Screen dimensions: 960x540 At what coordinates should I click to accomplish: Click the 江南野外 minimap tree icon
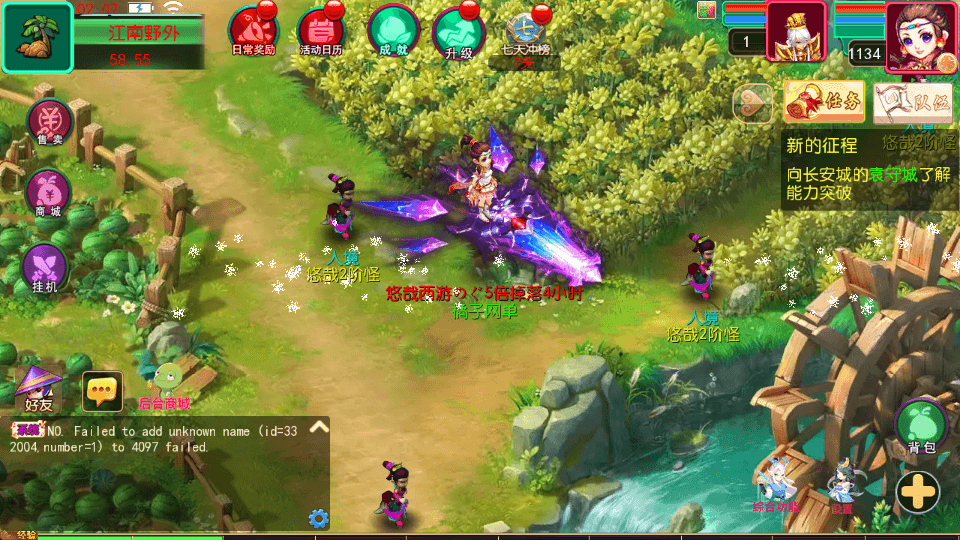(37, 37)
